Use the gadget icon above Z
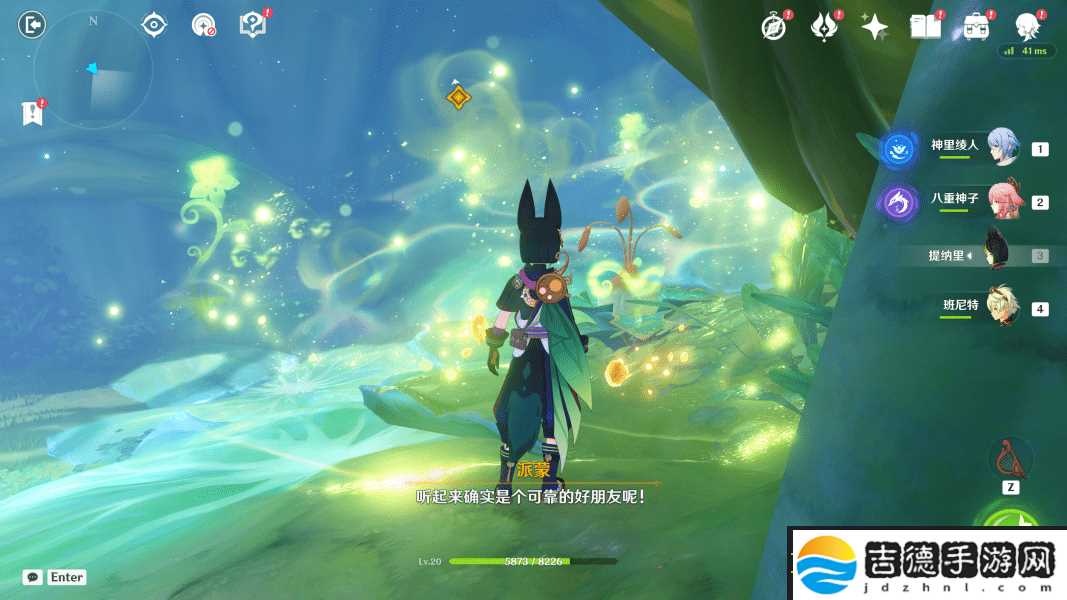The image size is (1067, 600). click(x=1010, y=458)
